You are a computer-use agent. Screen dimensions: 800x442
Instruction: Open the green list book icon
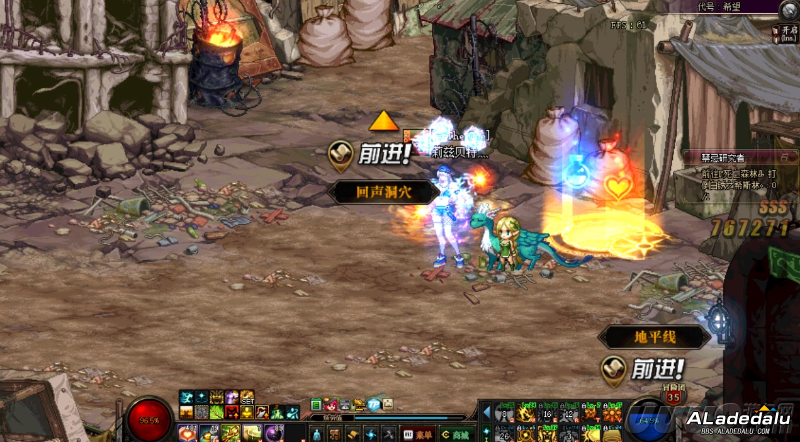pos(316,404)
